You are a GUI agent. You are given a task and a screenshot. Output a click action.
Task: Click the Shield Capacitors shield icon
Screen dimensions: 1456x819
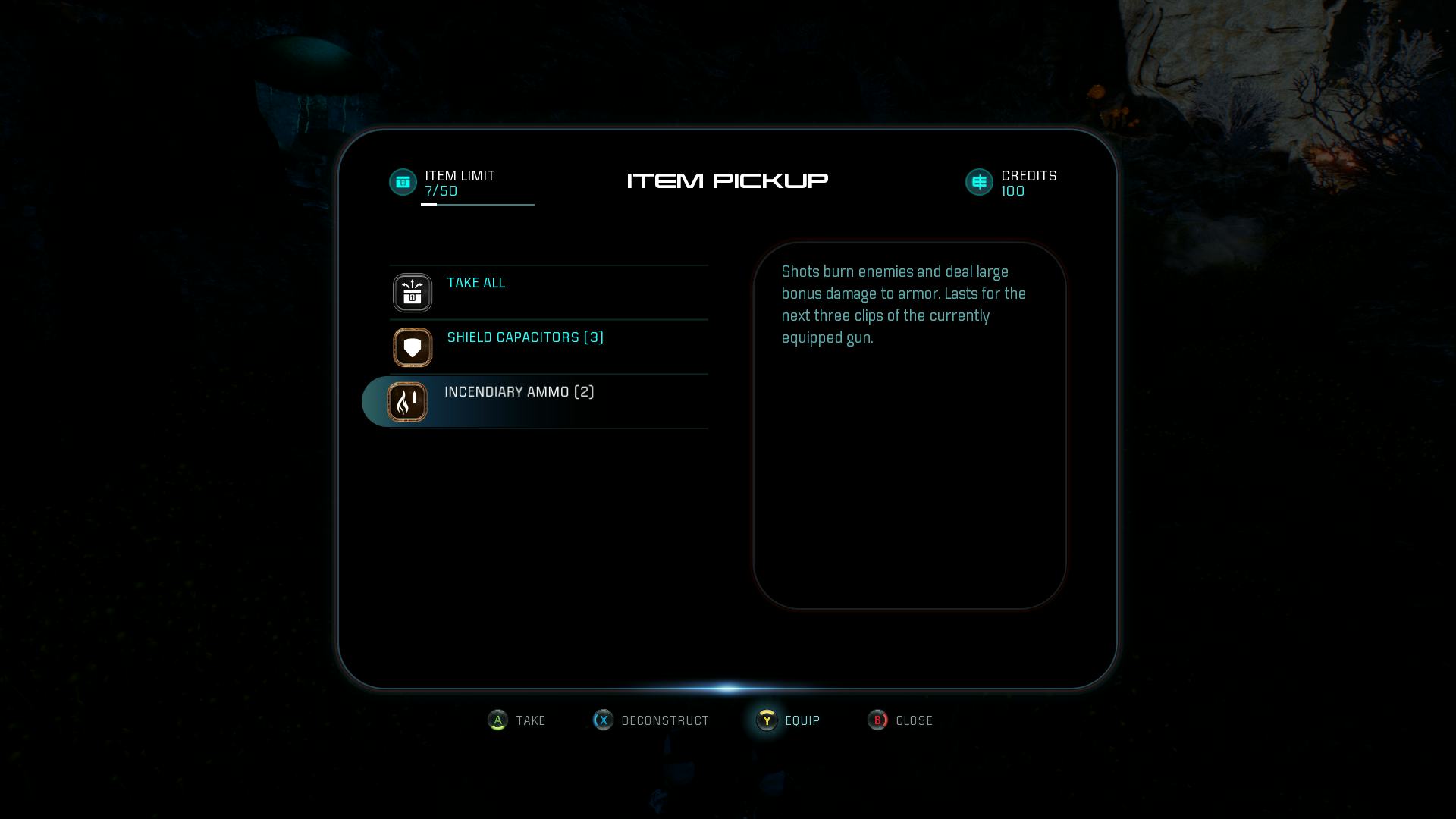pyautogui.click(x=413, y=347)
